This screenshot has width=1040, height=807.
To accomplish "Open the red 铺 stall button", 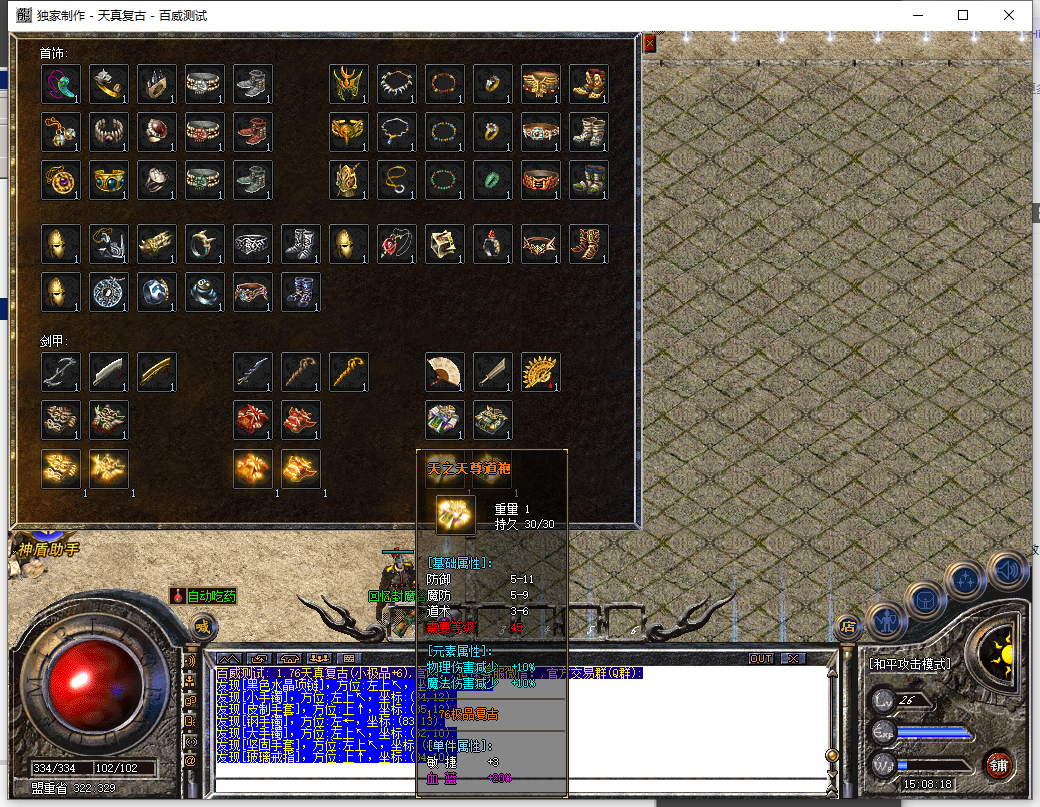I will [x=998, y=765].
